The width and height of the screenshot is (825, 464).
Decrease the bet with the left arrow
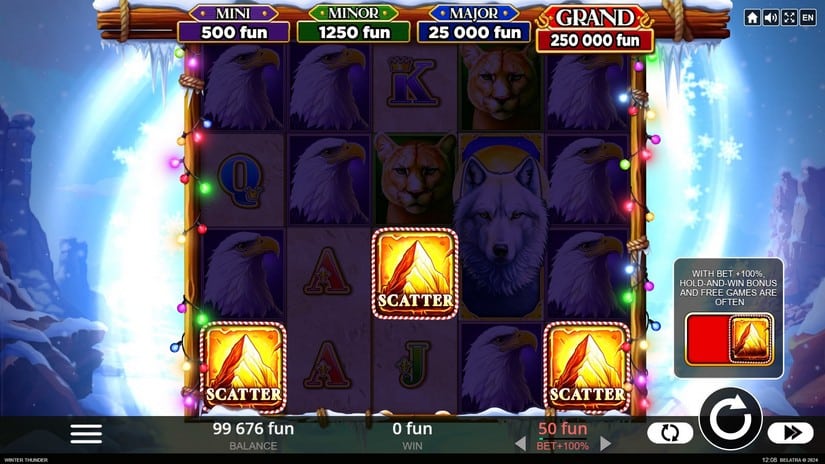520,443
